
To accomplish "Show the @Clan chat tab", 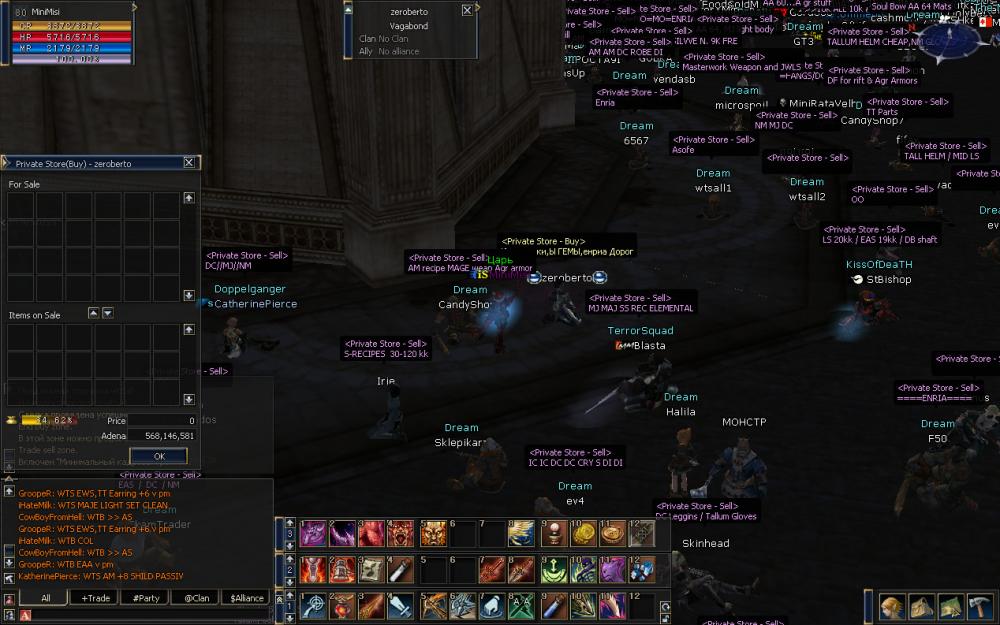I will point(196,598).
